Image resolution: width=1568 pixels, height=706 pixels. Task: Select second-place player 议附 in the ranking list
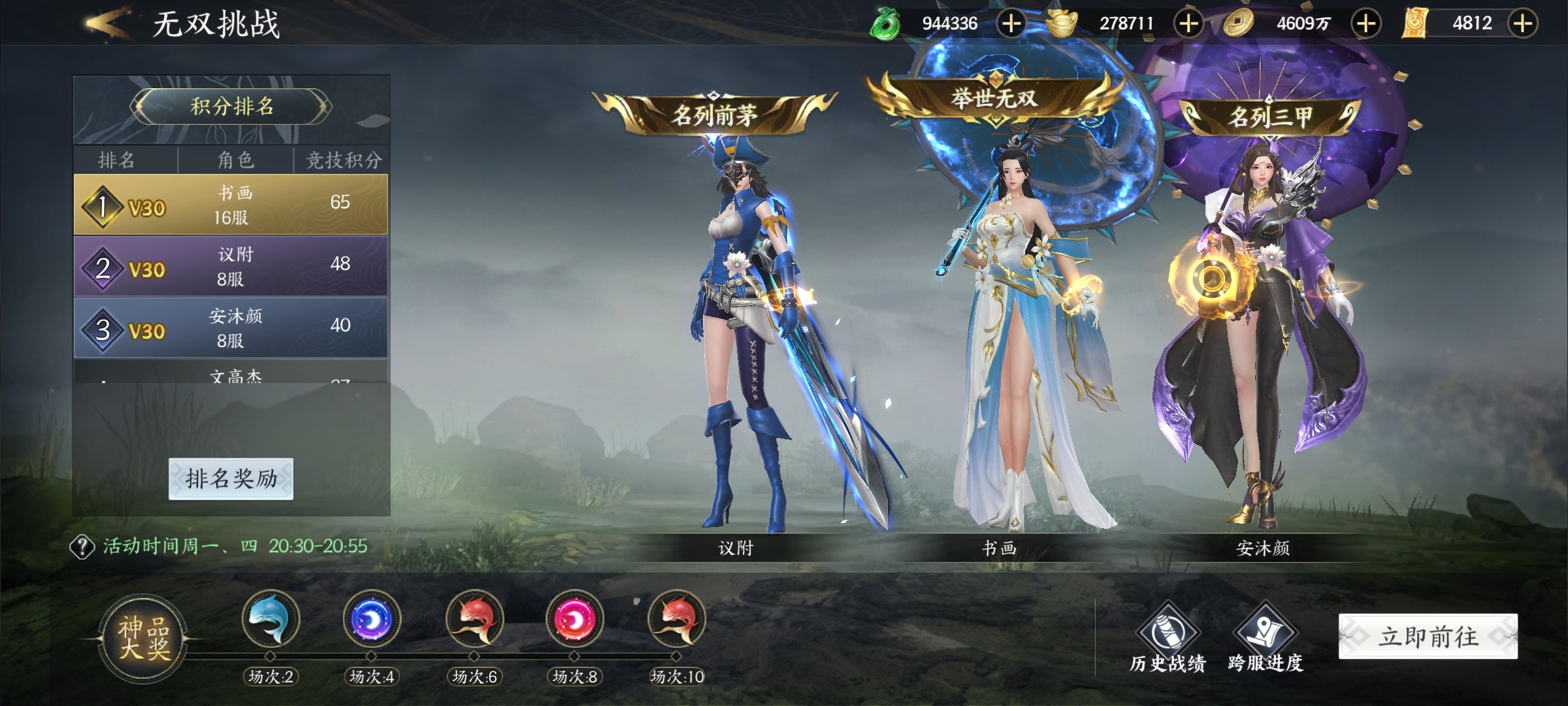231,266
